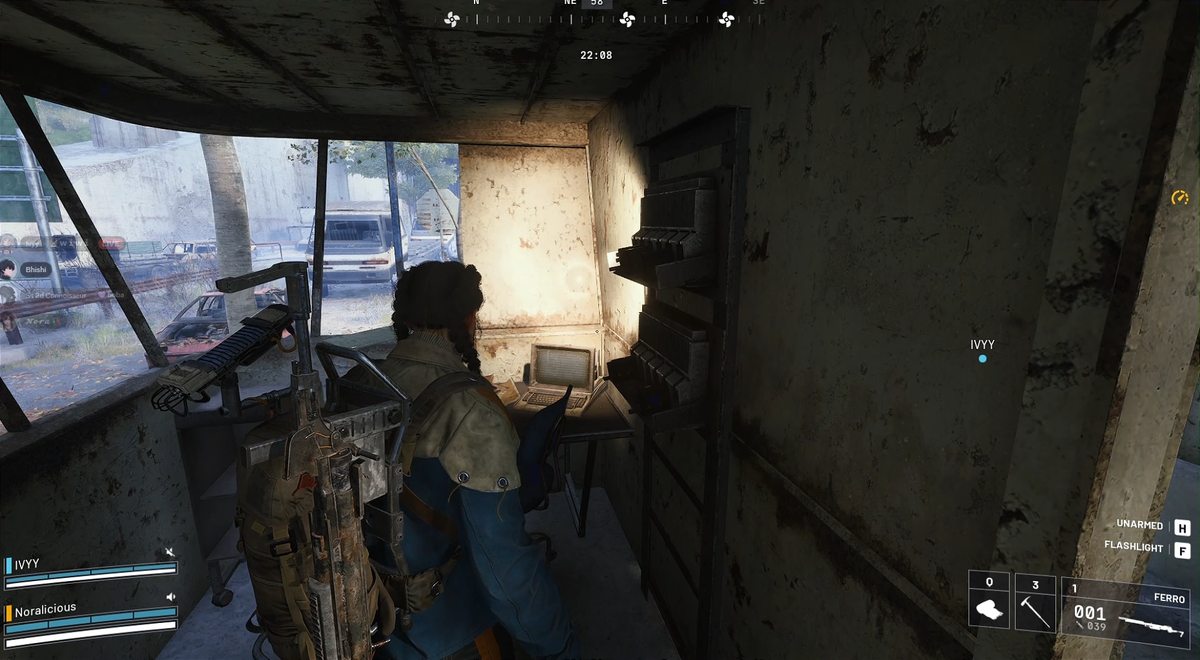Screen dimensions: 1200x660
Task: Click the muted speaker icon beside IVYY
Action: click(170, 553)
